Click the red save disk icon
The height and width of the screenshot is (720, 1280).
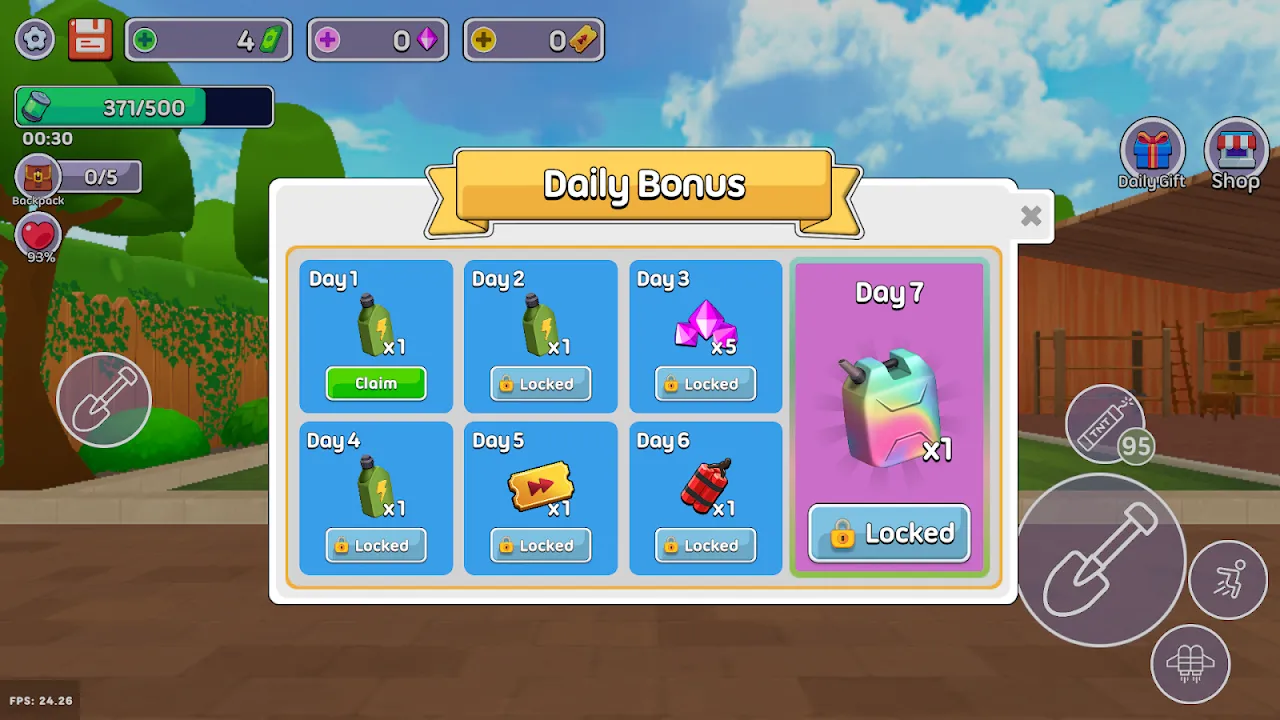[x=90, y=40]
